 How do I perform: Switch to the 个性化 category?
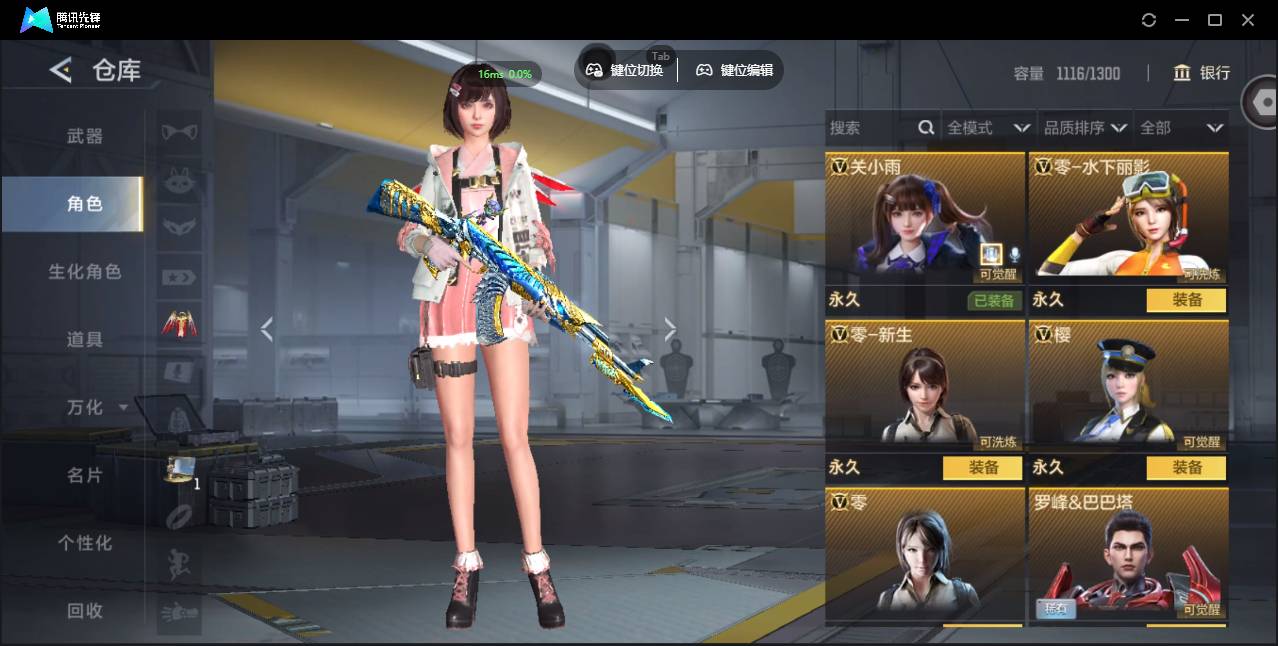click(x=85, y=543)
